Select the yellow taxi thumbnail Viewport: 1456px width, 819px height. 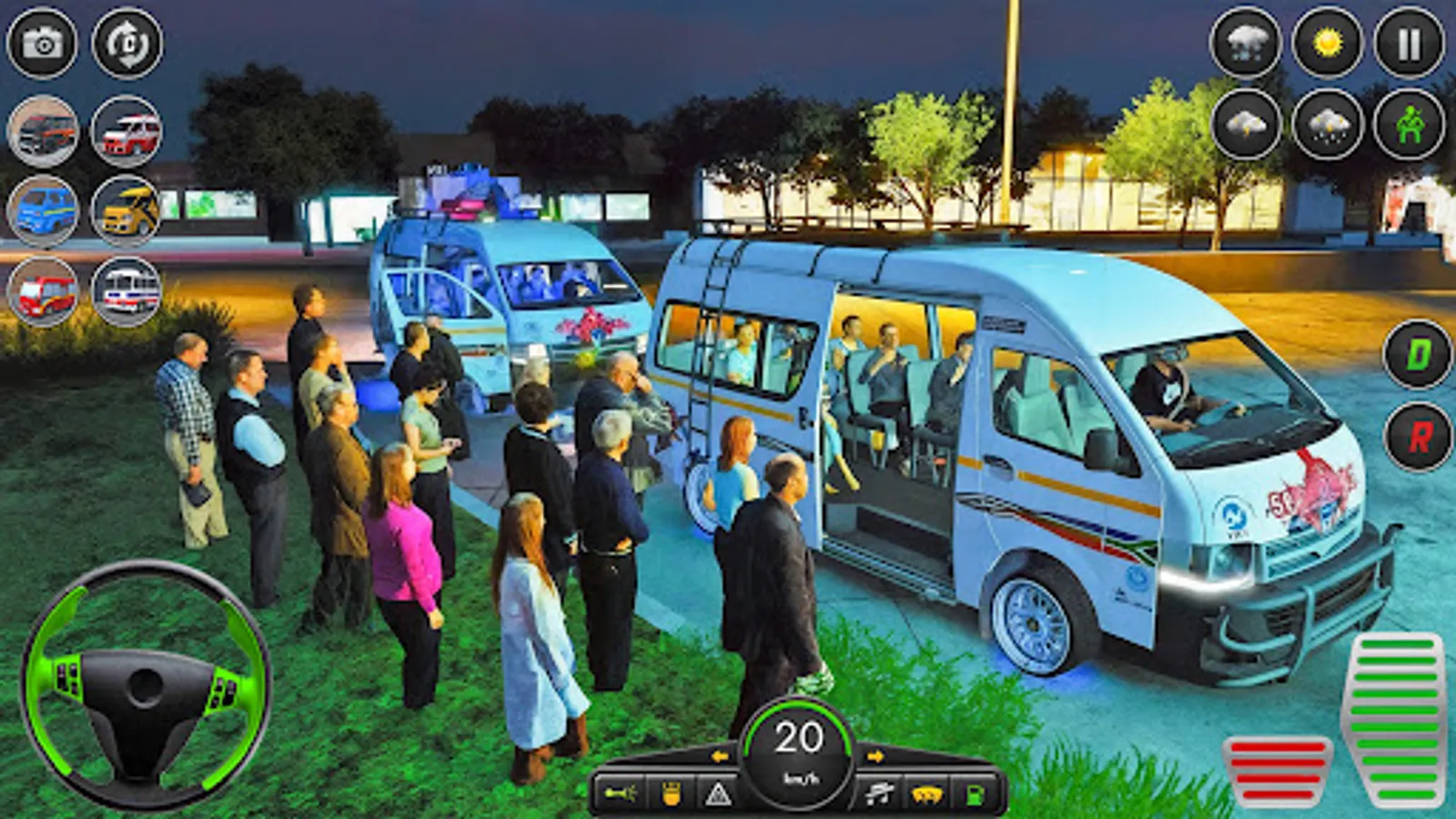(126, 209)
